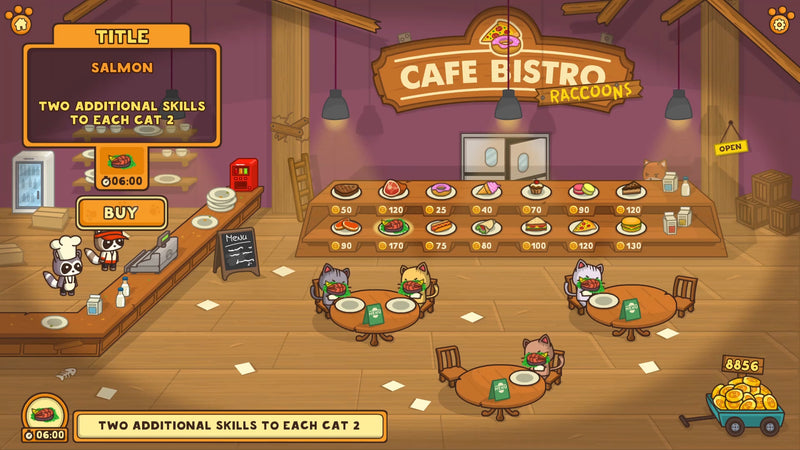
Task: Choose the sandwich priced 100
Action: [535, 227]
